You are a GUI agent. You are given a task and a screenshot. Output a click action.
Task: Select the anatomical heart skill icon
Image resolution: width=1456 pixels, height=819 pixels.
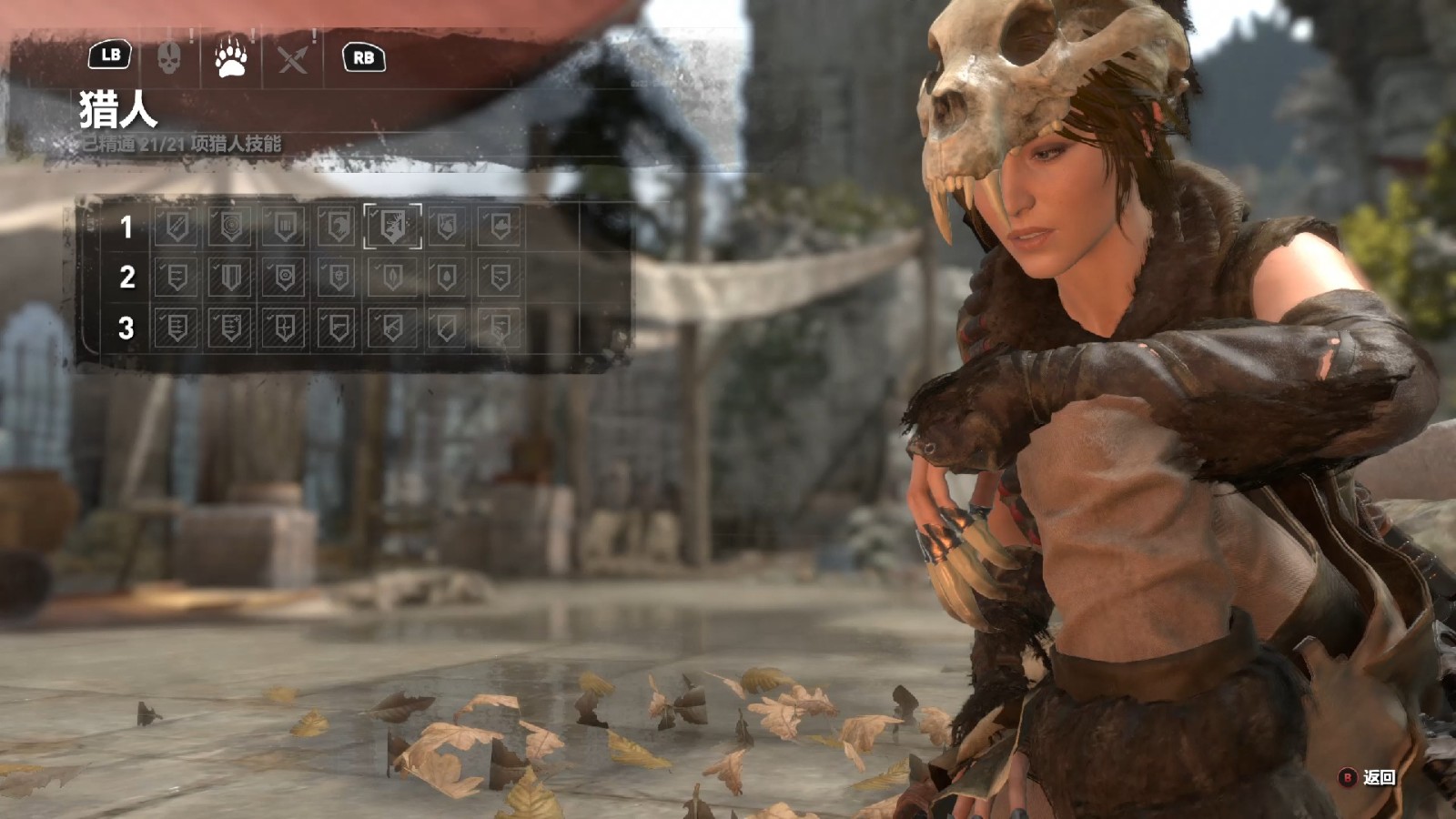(446, 226)
